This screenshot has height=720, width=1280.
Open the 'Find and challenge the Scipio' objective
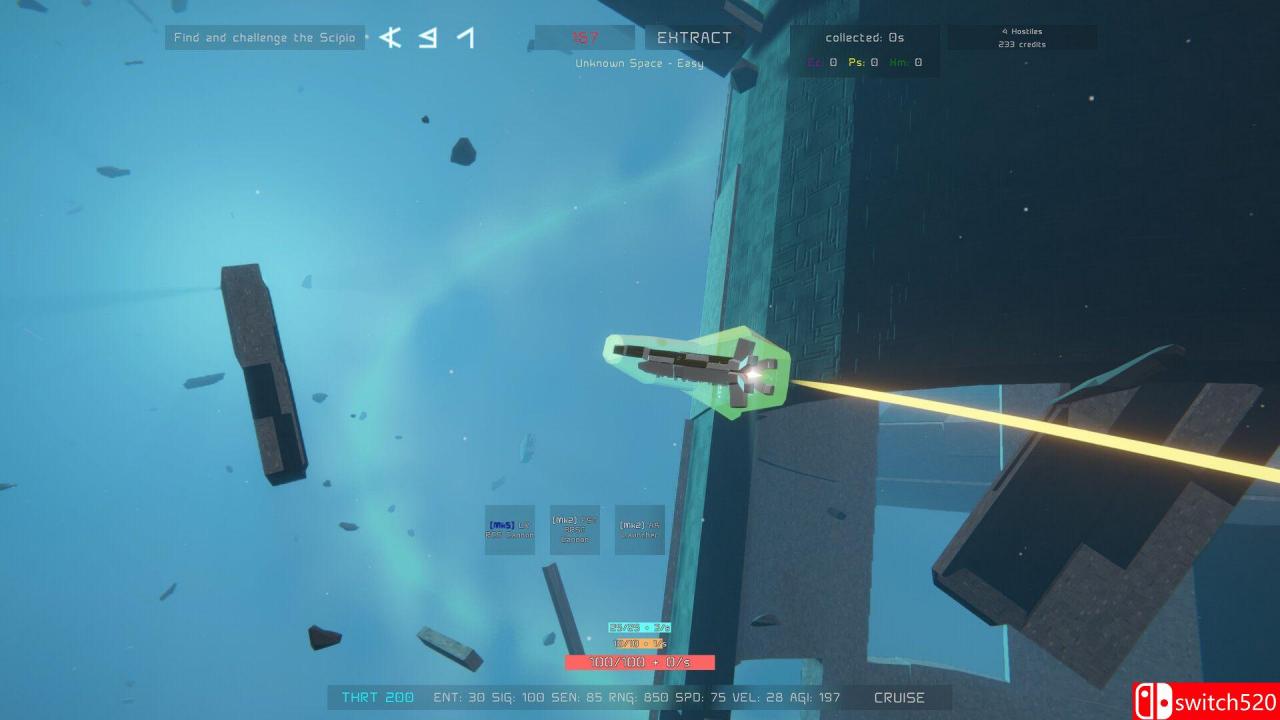pyautogui.click(x=265, y=38)
